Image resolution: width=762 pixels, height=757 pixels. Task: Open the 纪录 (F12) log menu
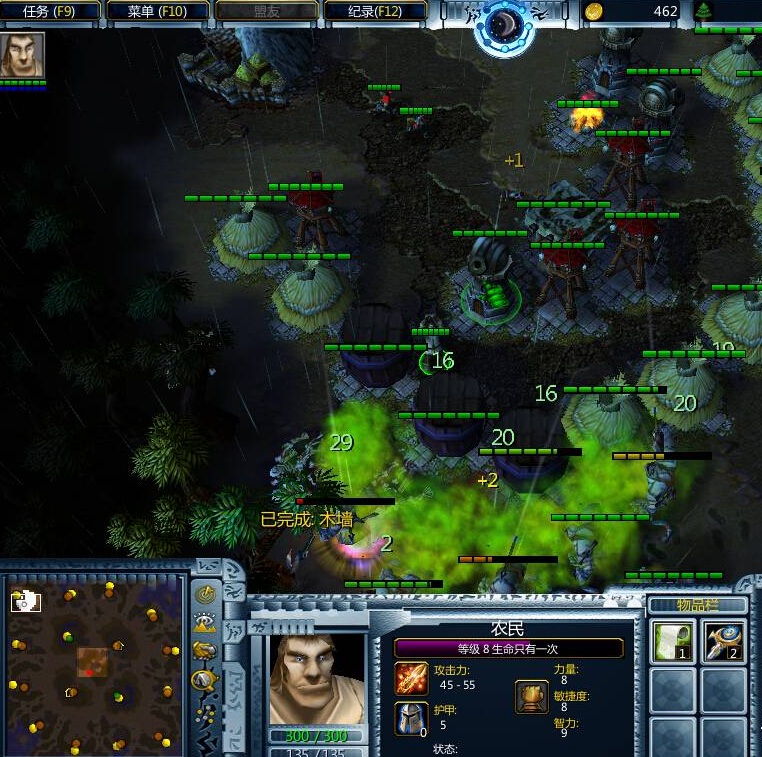point(376,12)
